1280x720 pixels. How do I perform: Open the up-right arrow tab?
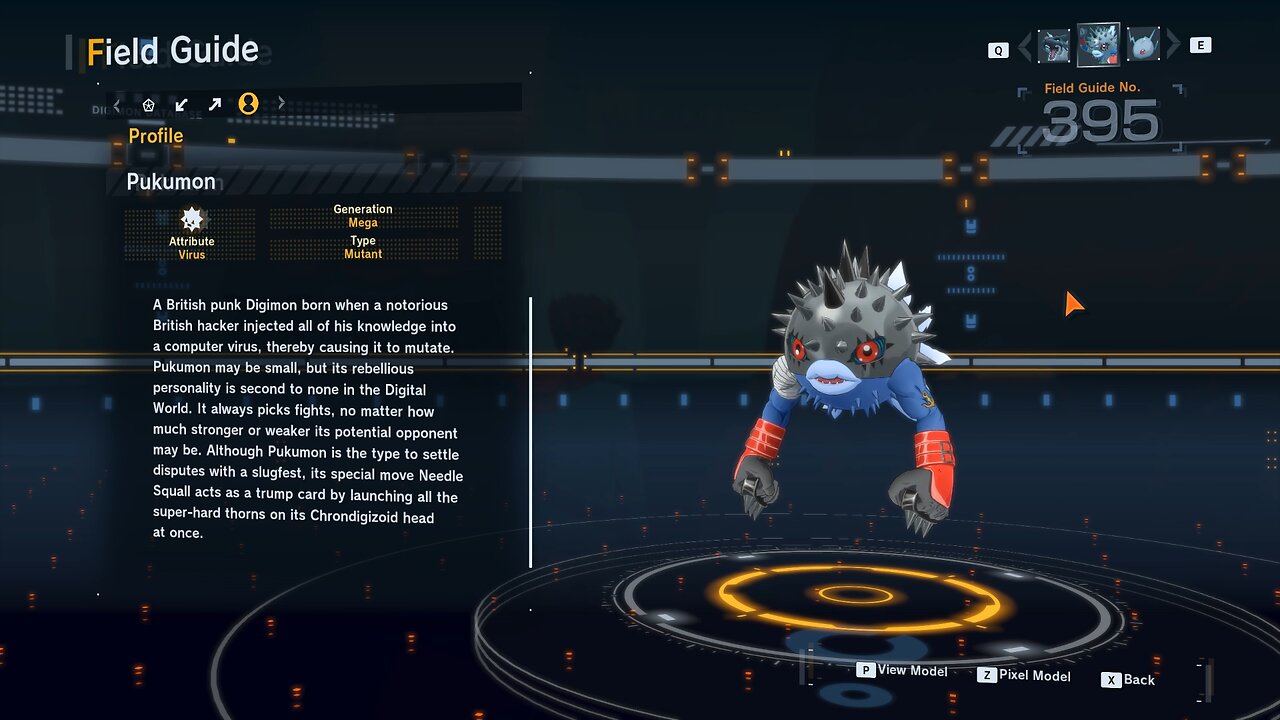pos(215,104)
